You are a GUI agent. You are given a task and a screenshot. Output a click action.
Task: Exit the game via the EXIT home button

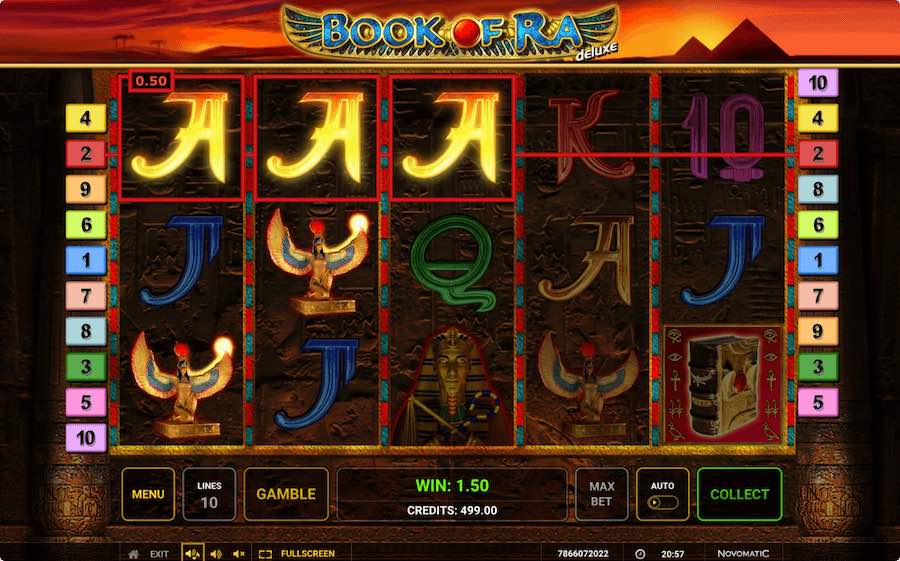pos(148,553)
